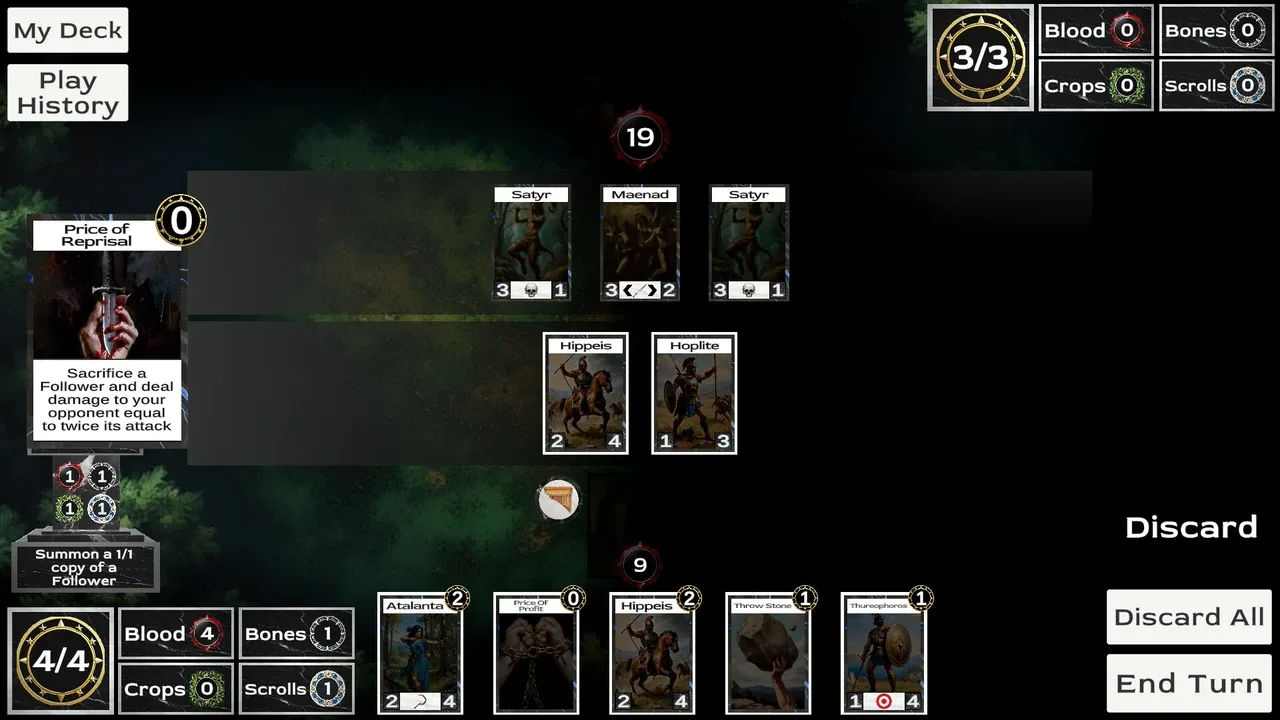Choose the Price of Reprisal card
Screen dimensions: 1280x720
[x=106, y=332]
